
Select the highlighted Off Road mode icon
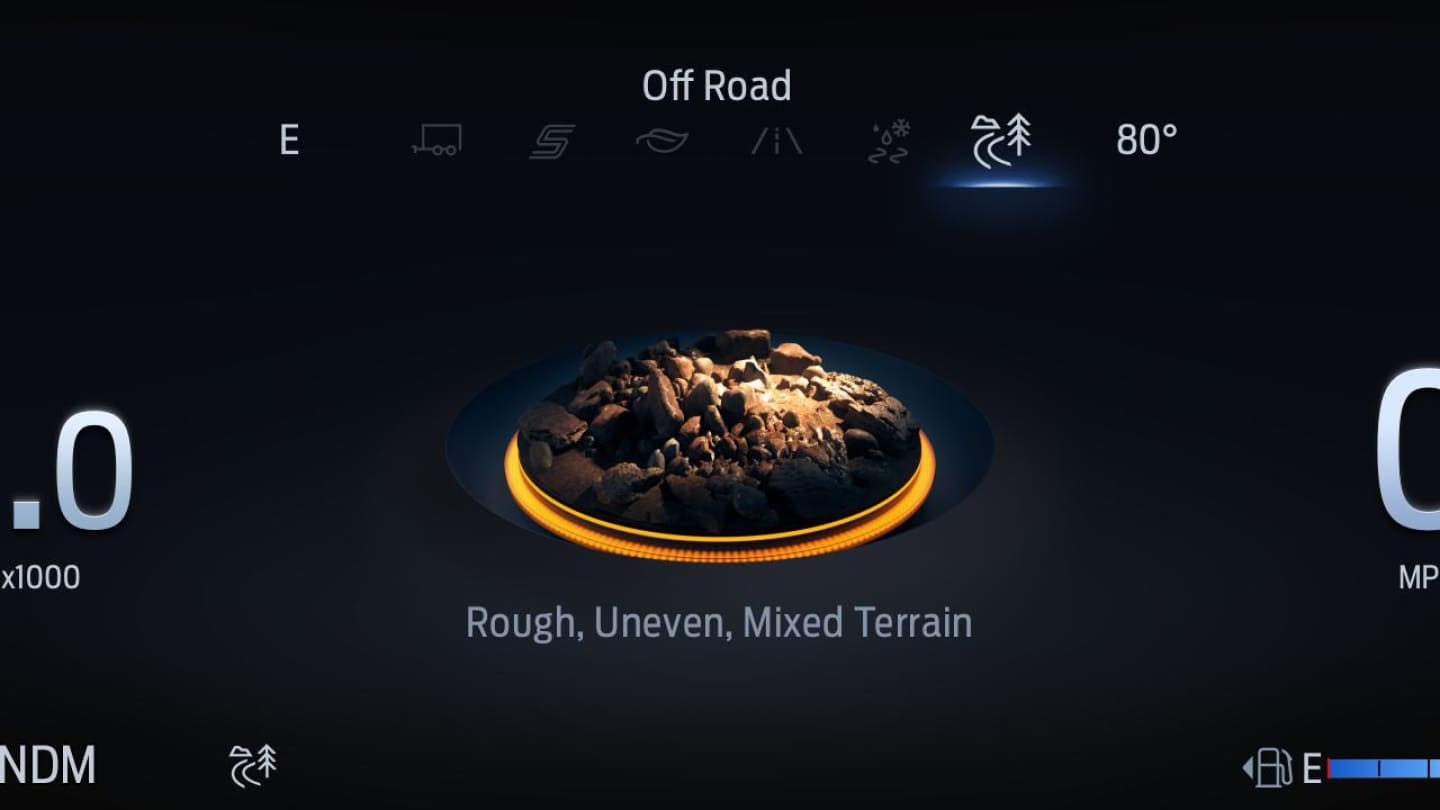(x=1001, y=140)
